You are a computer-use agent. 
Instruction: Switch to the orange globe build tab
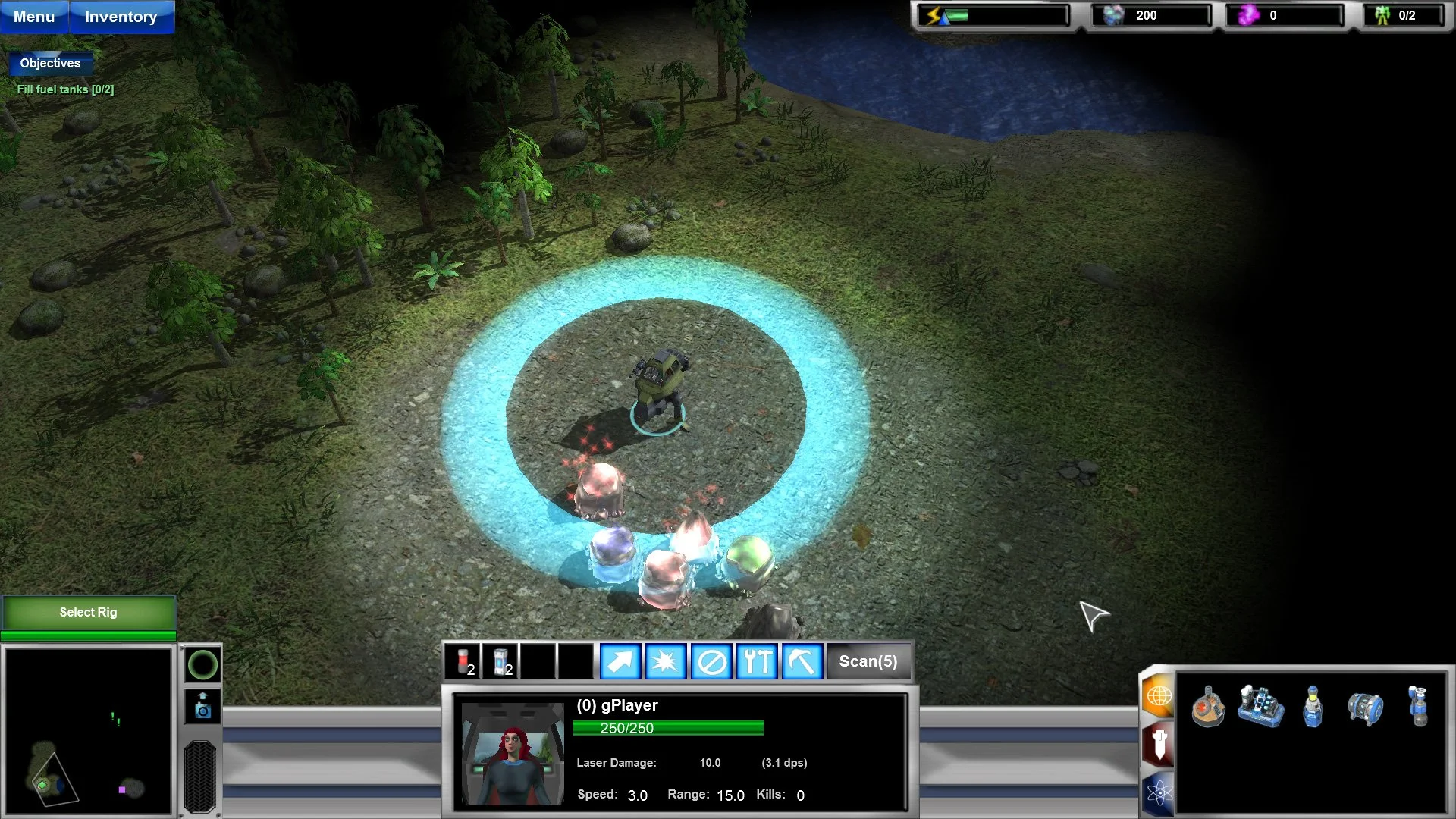coord(1159,695)
